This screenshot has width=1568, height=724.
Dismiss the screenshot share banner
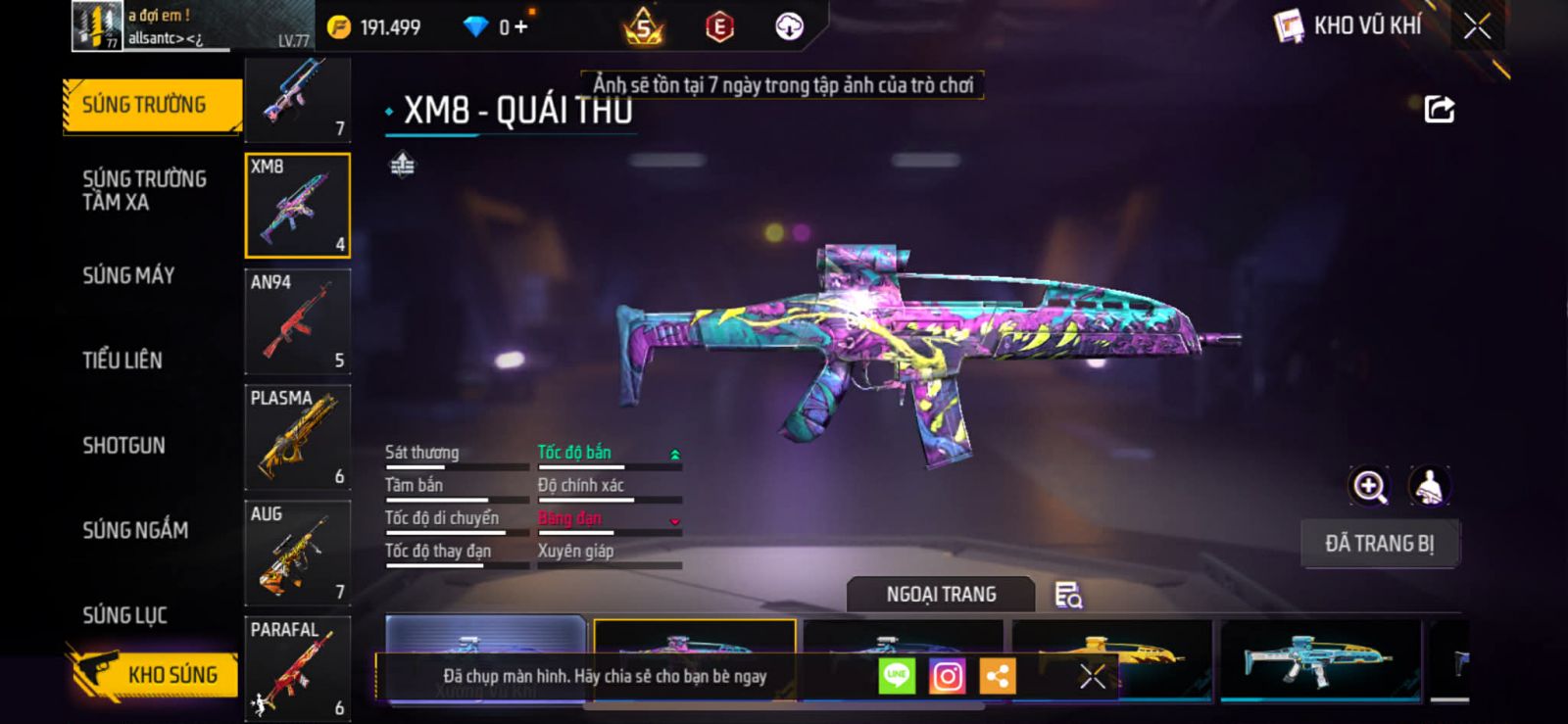tap(1092, 676)
